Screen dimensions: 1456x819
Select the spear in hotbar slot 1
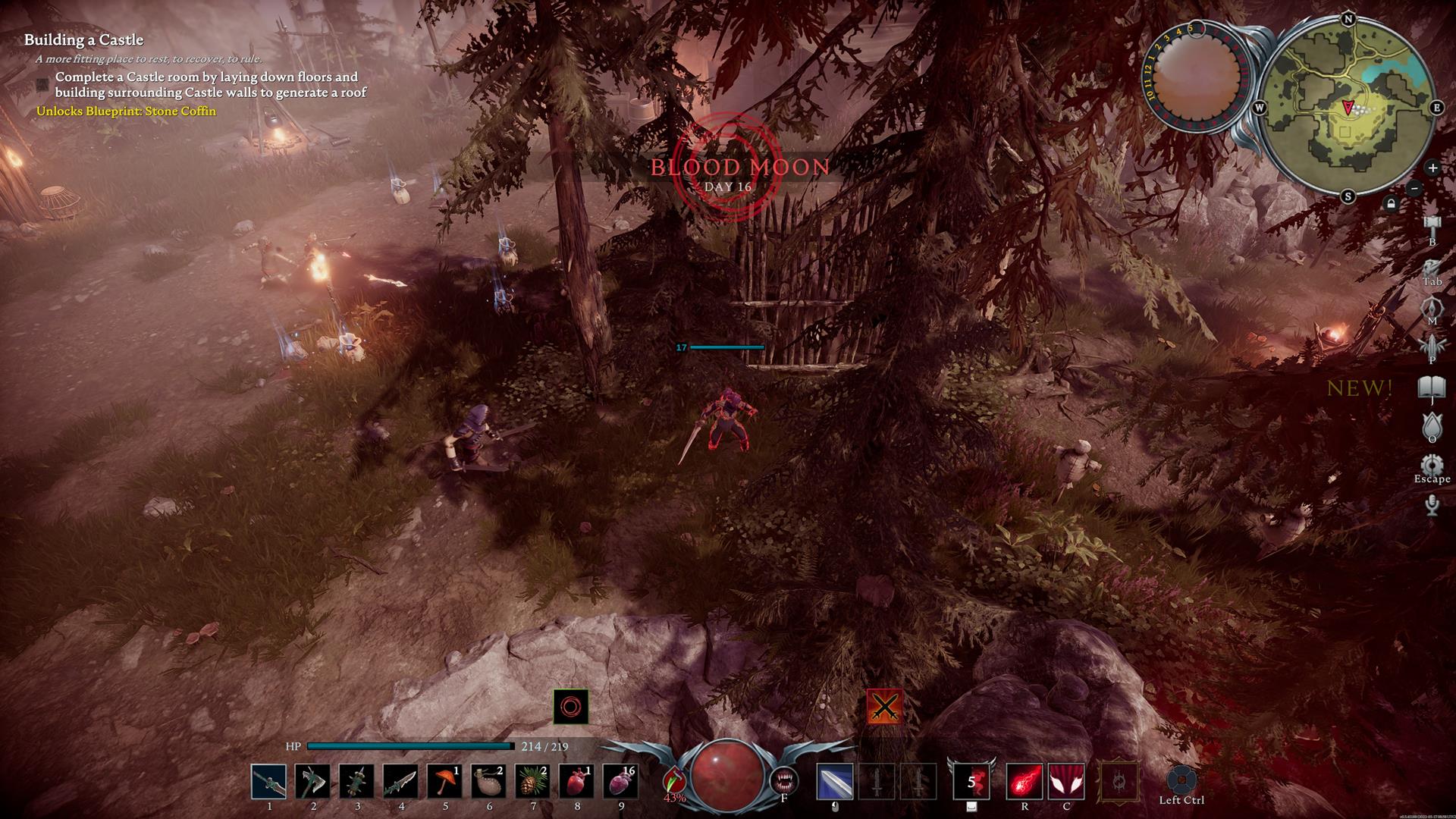268,782
